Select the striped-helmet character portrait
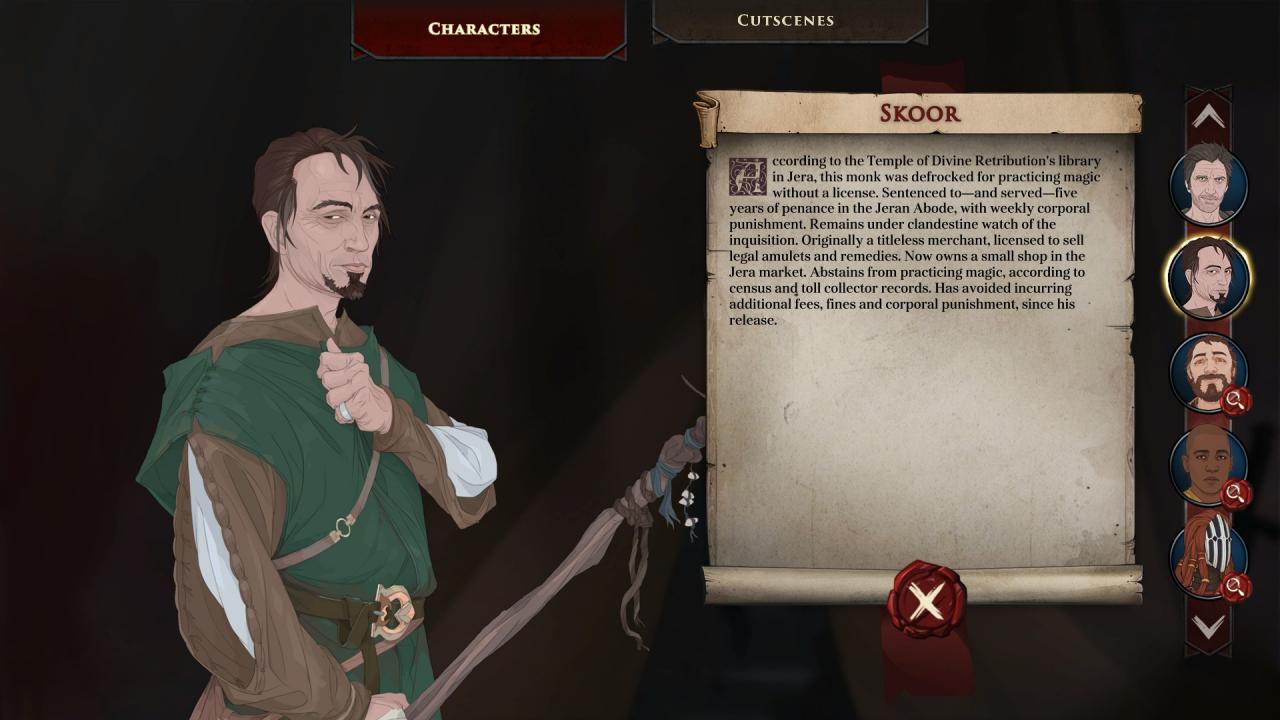Viewport: 1280px width, 720px height. click(1208, 558)
